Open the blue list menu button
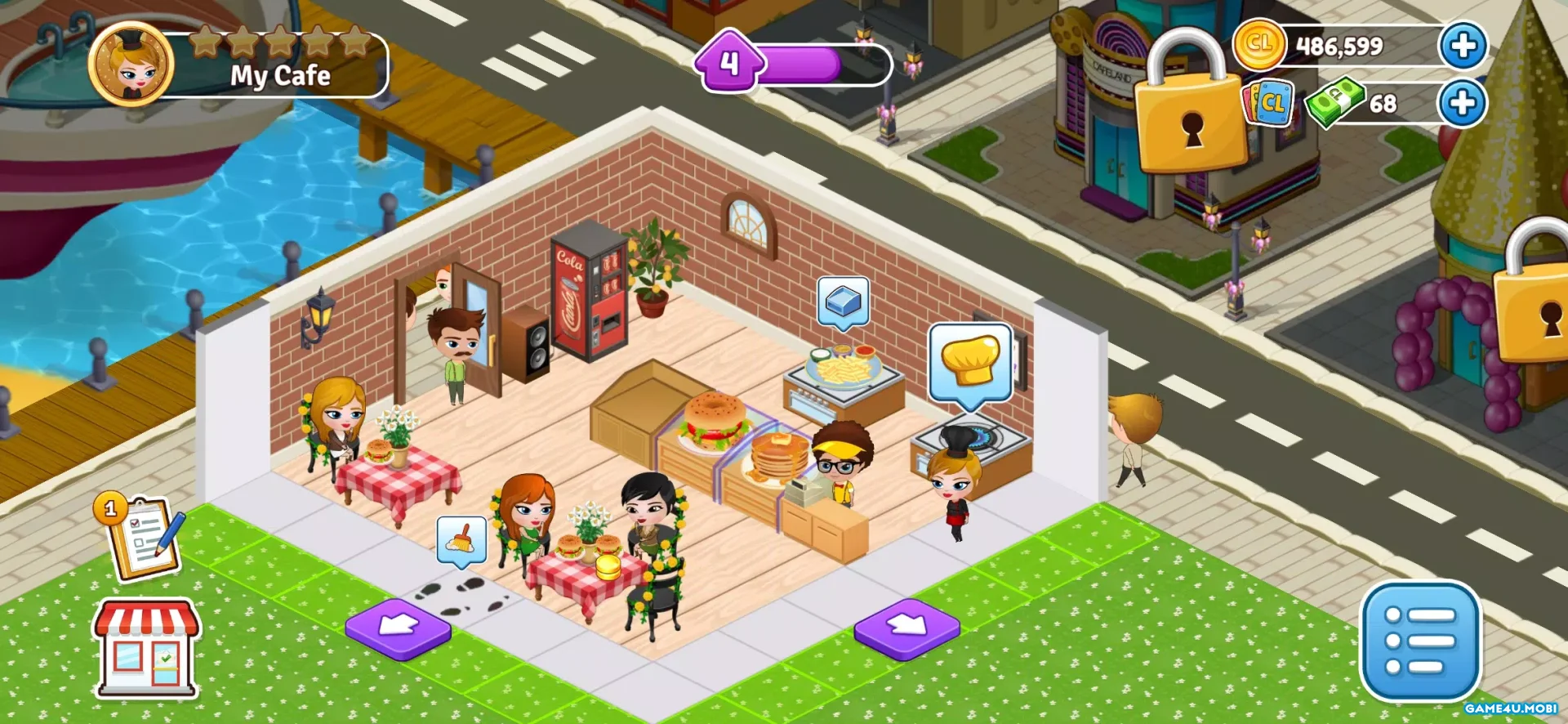 coord(1420,641)
